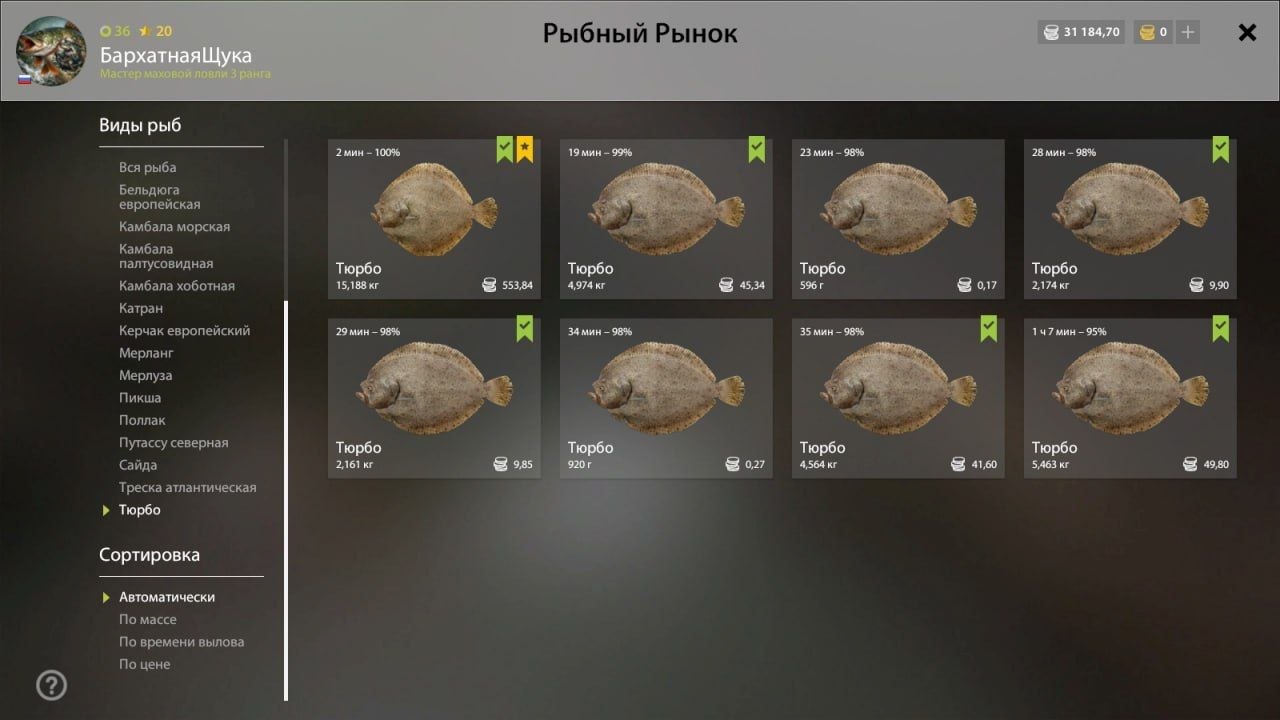Screen dimensions: 1280x720
Task: Filter by Камбала морская
Action: [174, 227]
